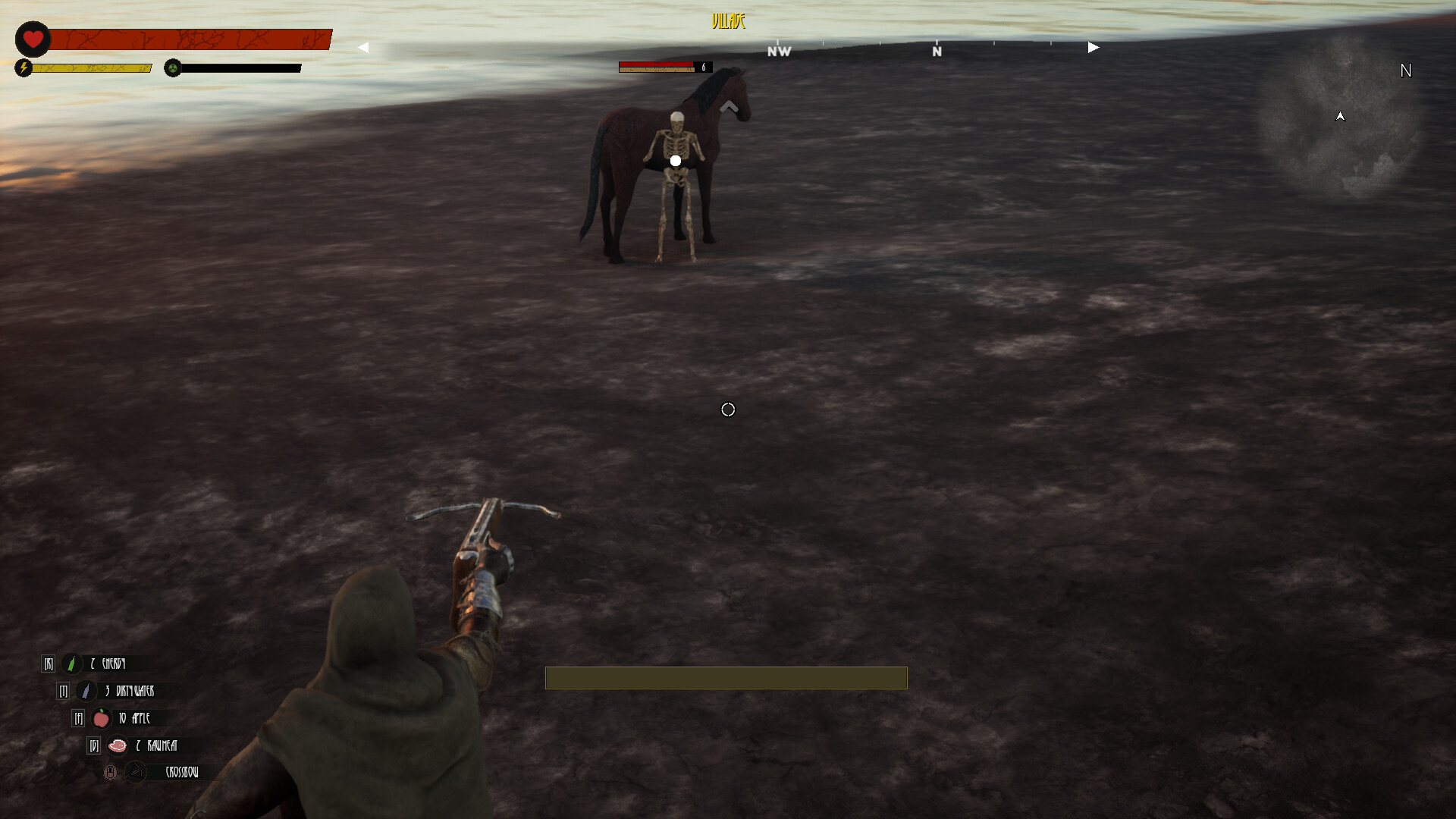The image size is (1456, 819).
Task: Click the N marker on the compass strip
Action: click(x=937, y=52)
